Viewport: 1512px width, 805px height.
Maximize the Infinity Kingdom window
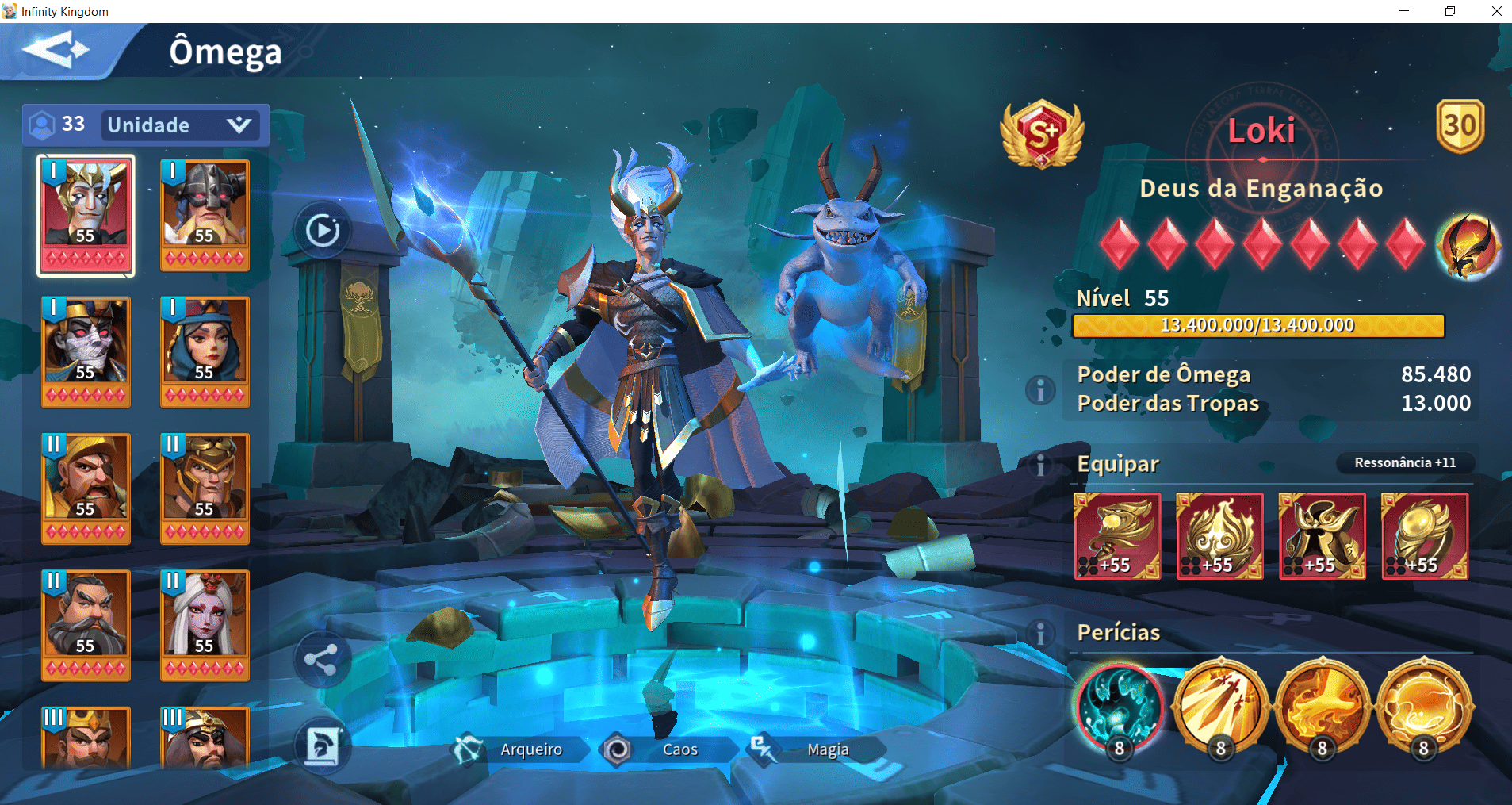pyautogui.click(x=1450, y=11)
